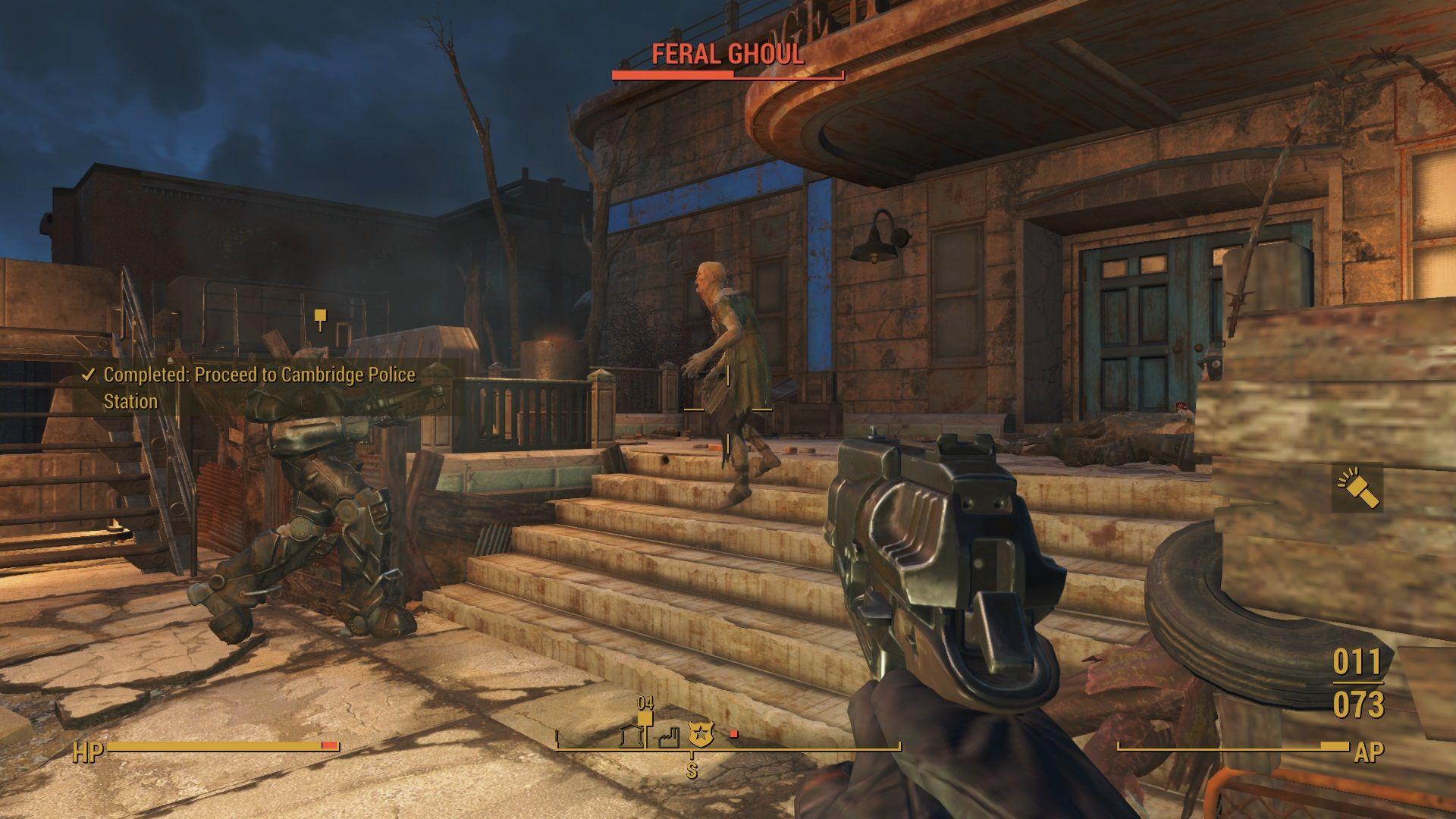Viewport: 1456px width, 819px height.
Task: Select the square quest marker on the compass
Action: (645, 718)
